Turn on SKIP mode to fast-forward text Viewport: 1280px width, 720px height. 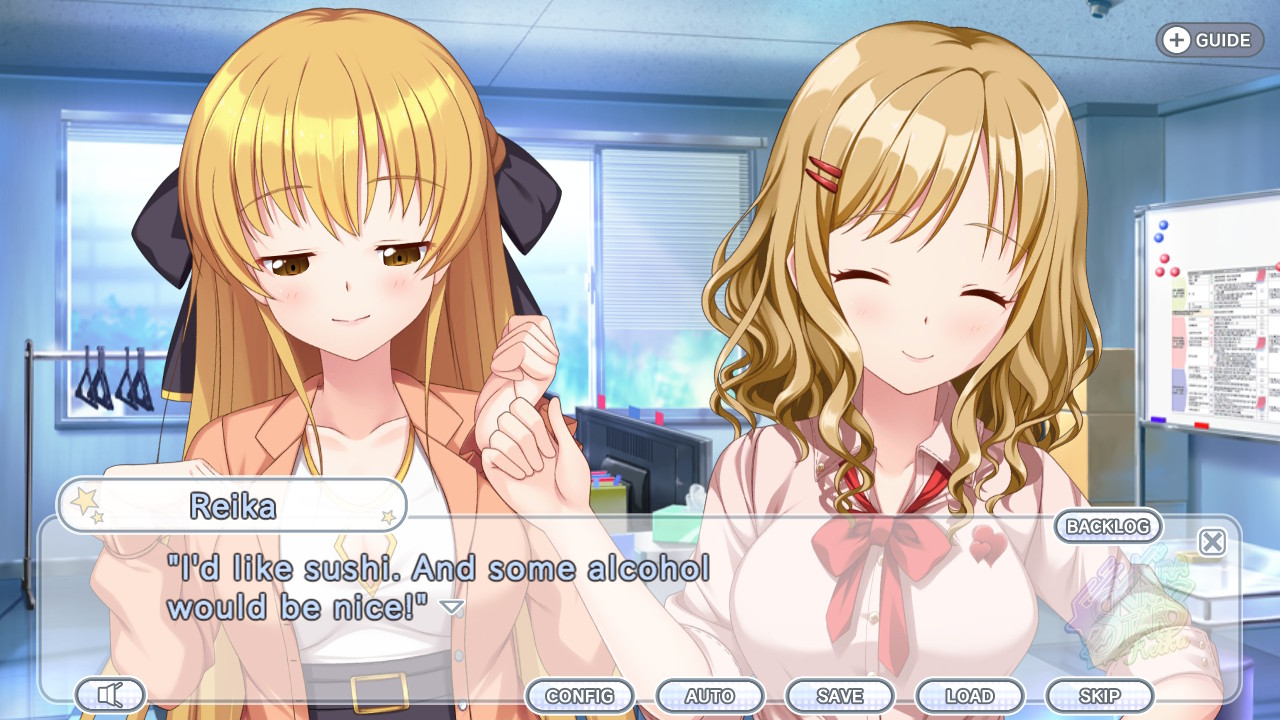click(1096, 695)
